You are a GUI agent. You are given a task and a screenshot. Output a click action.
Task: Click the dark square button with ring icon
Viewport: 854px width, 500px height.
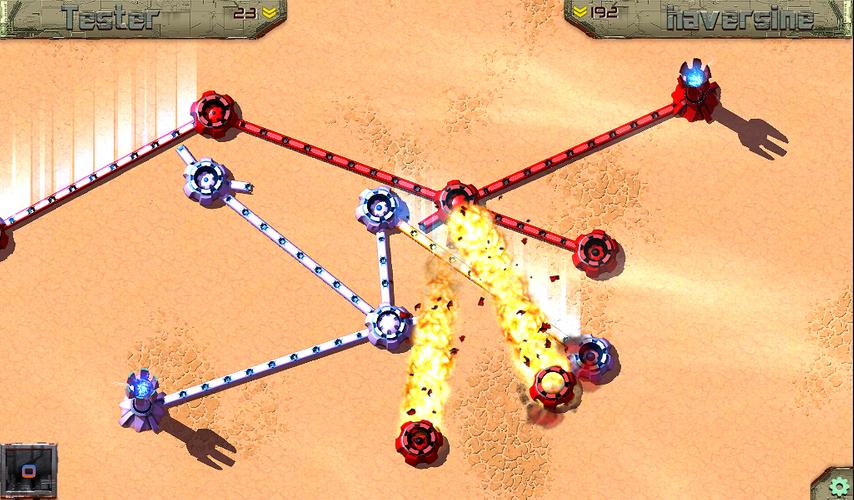point(28,471)
